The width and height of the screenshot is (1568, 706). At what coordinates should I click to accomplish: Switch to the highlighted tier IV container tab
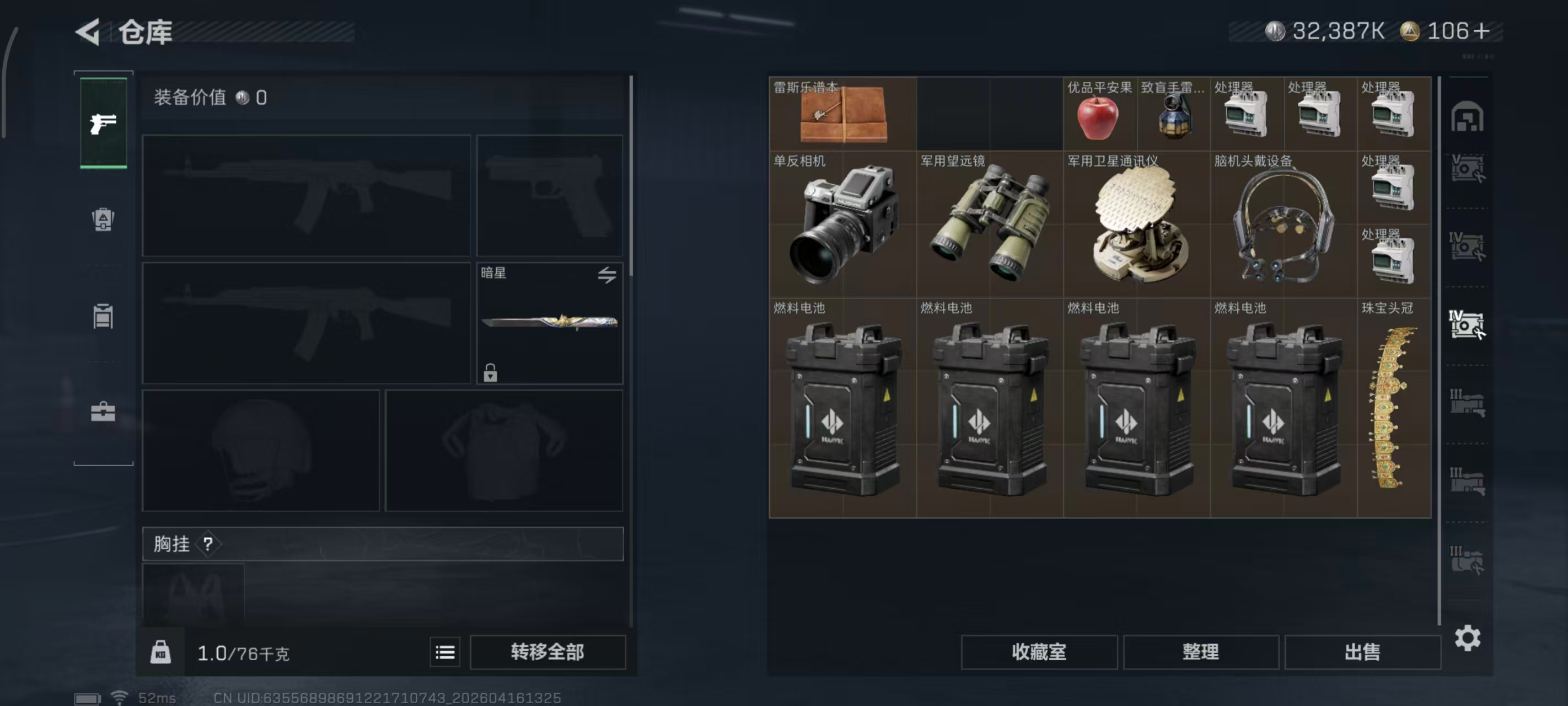pos(1468,326)
